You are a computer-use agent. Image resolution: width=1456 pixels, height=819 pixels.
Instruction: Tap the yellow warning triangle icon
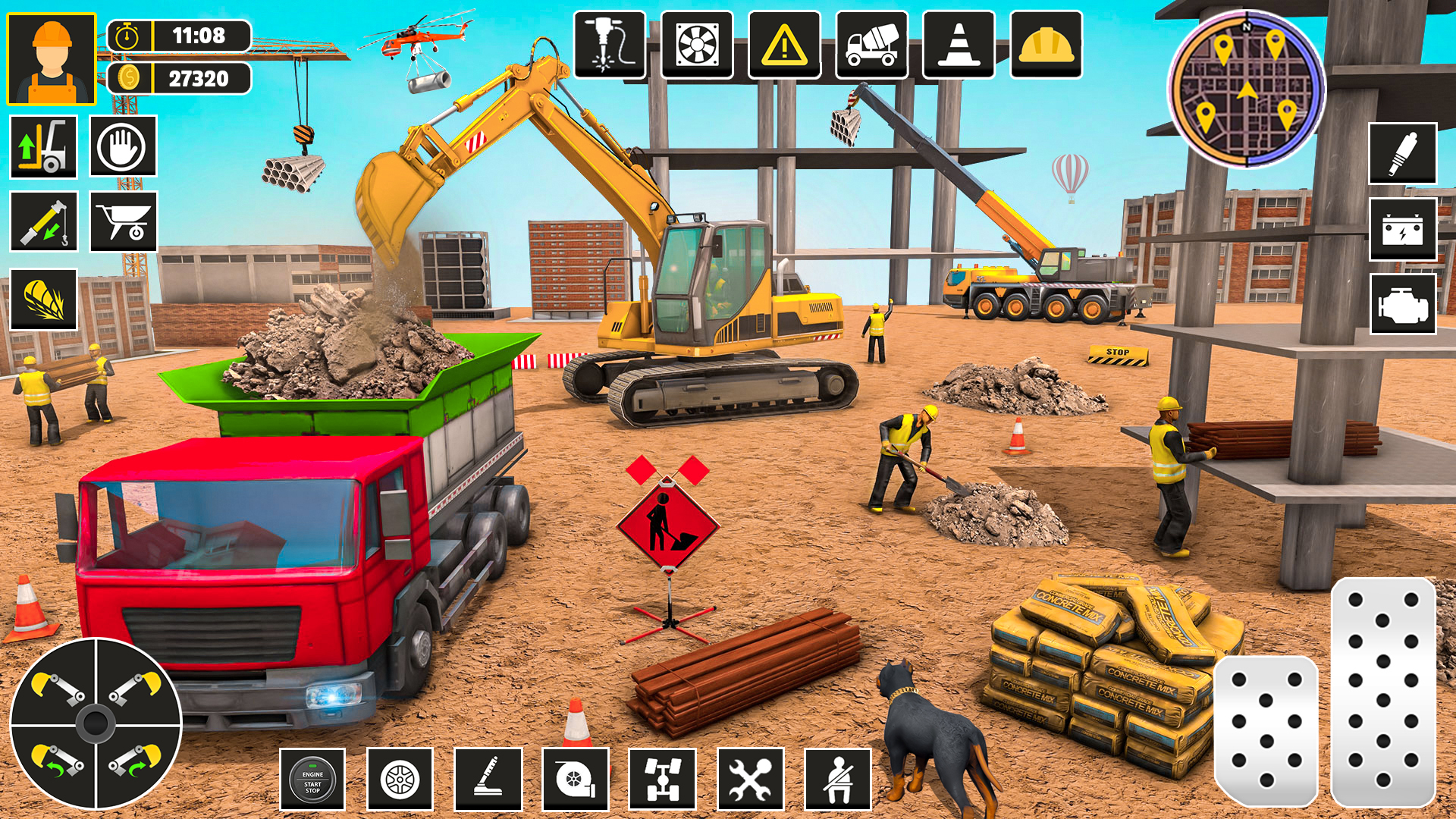(784, 45)
